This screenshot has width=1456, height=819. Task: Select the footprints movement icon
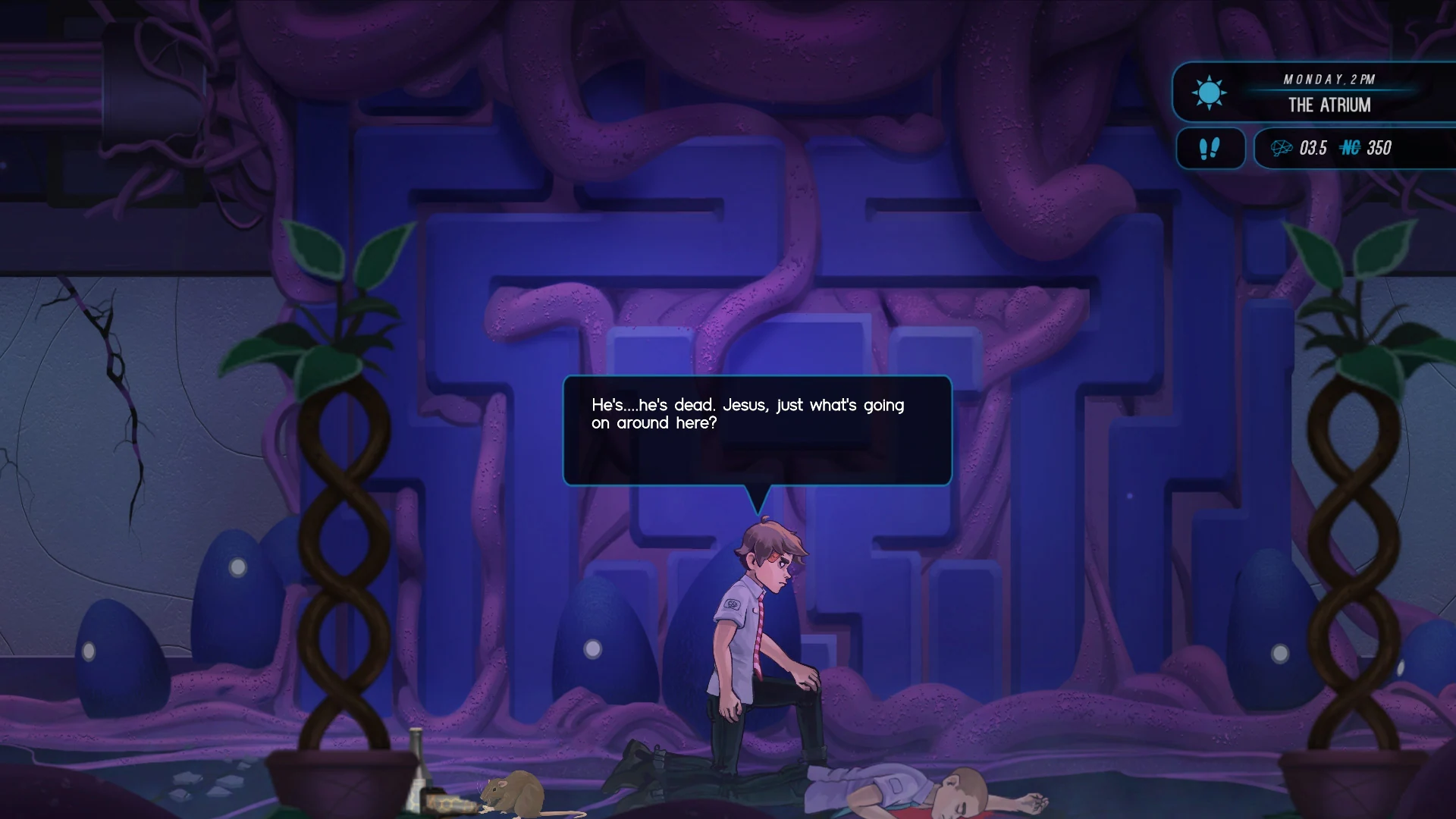pyautogui.click(x=1210, y=149)
